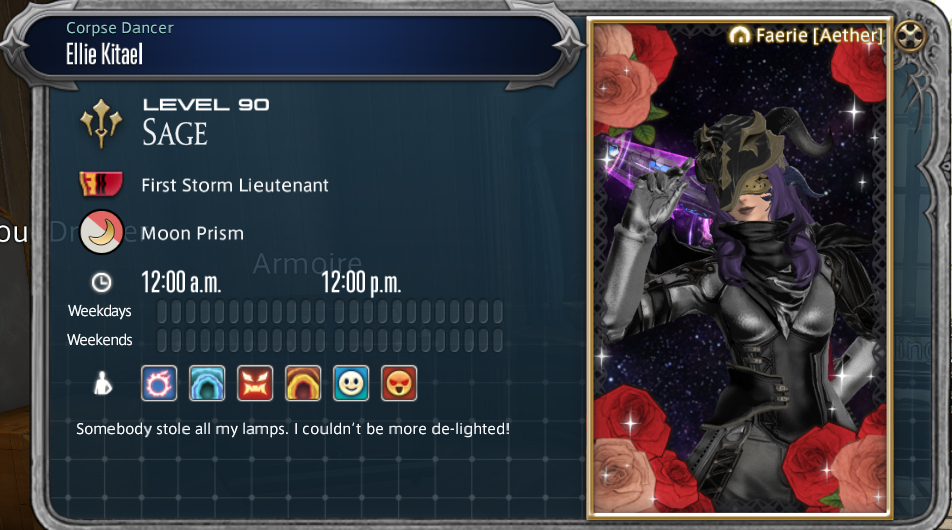The width and height of the screenshot is (952, 530).
Task: Click the First Storm Lieutenant rank emblem
Action: 101,185
